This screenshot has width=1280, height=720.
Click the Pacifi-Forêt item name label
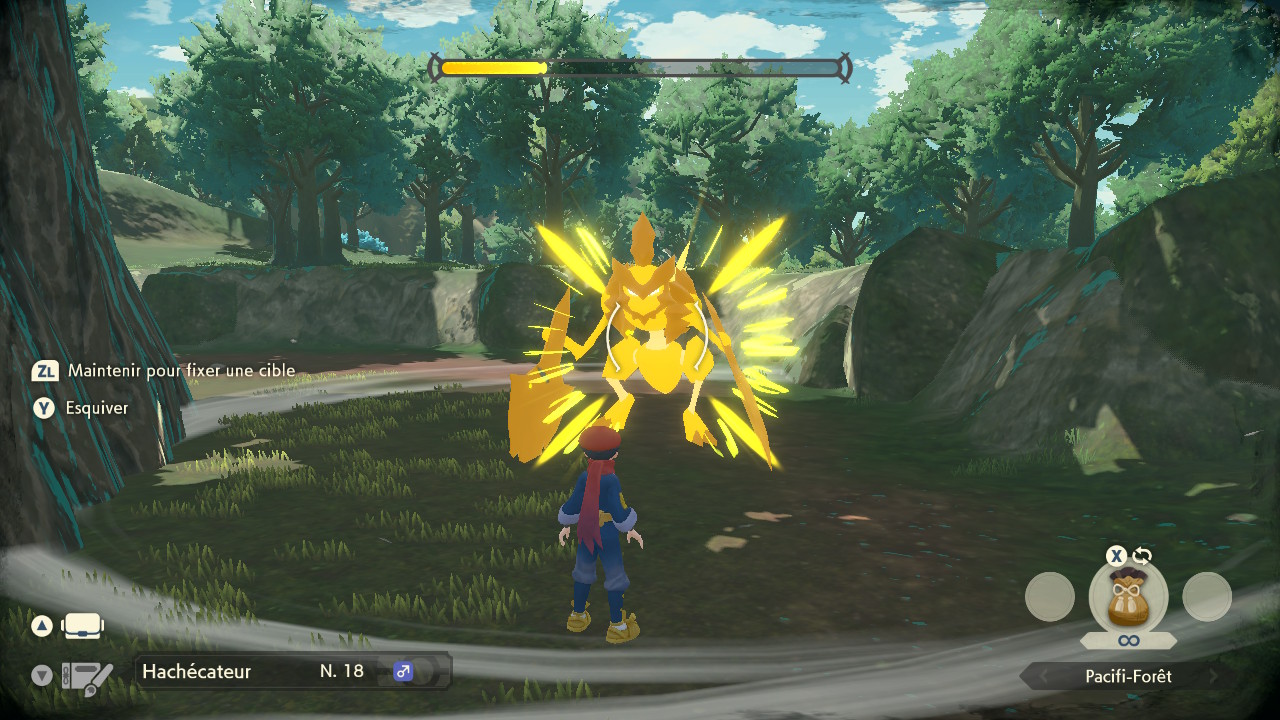coord(1128,677)
